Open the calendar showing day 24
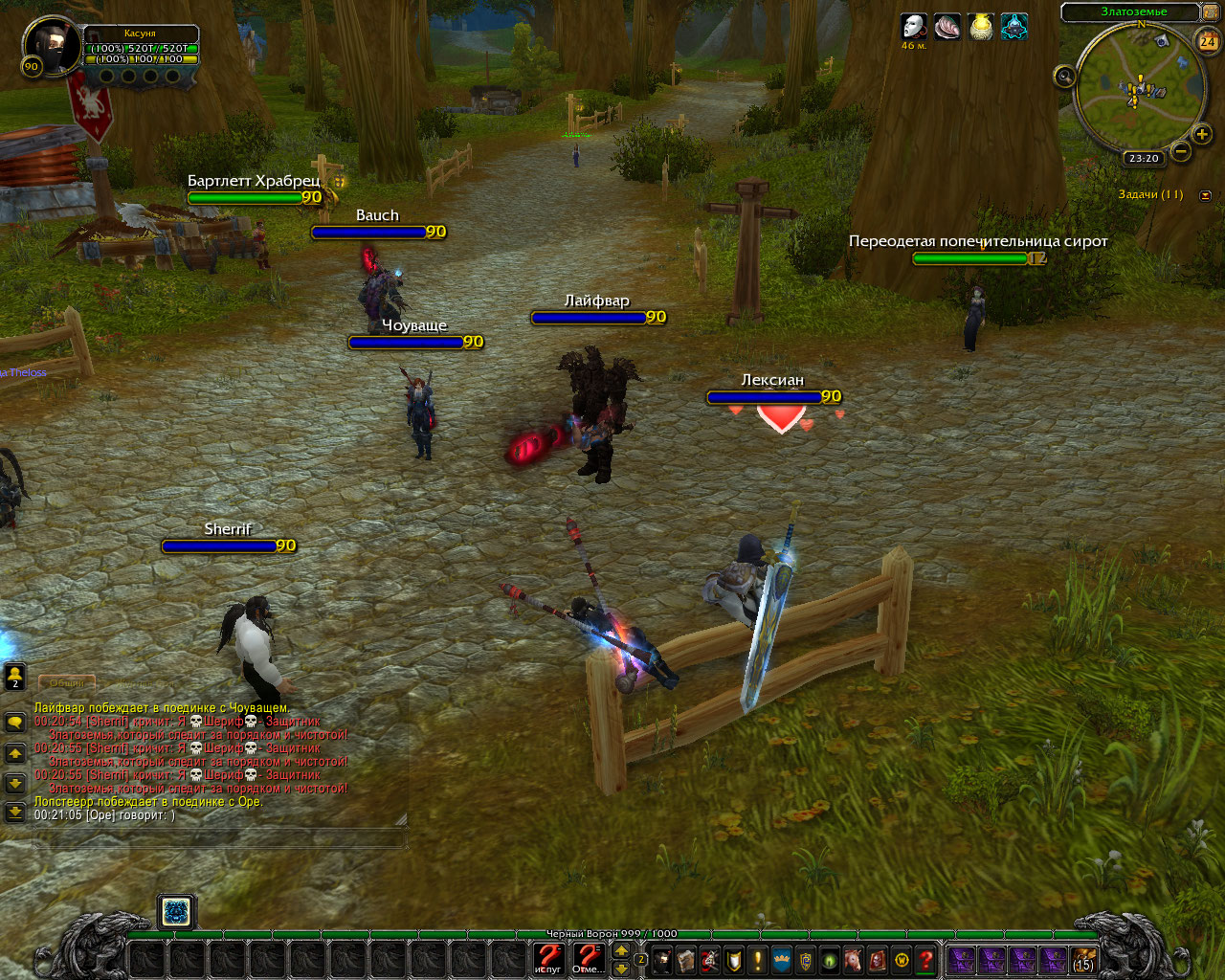This screenshot has width=1225, height=980. (1208, 41)
